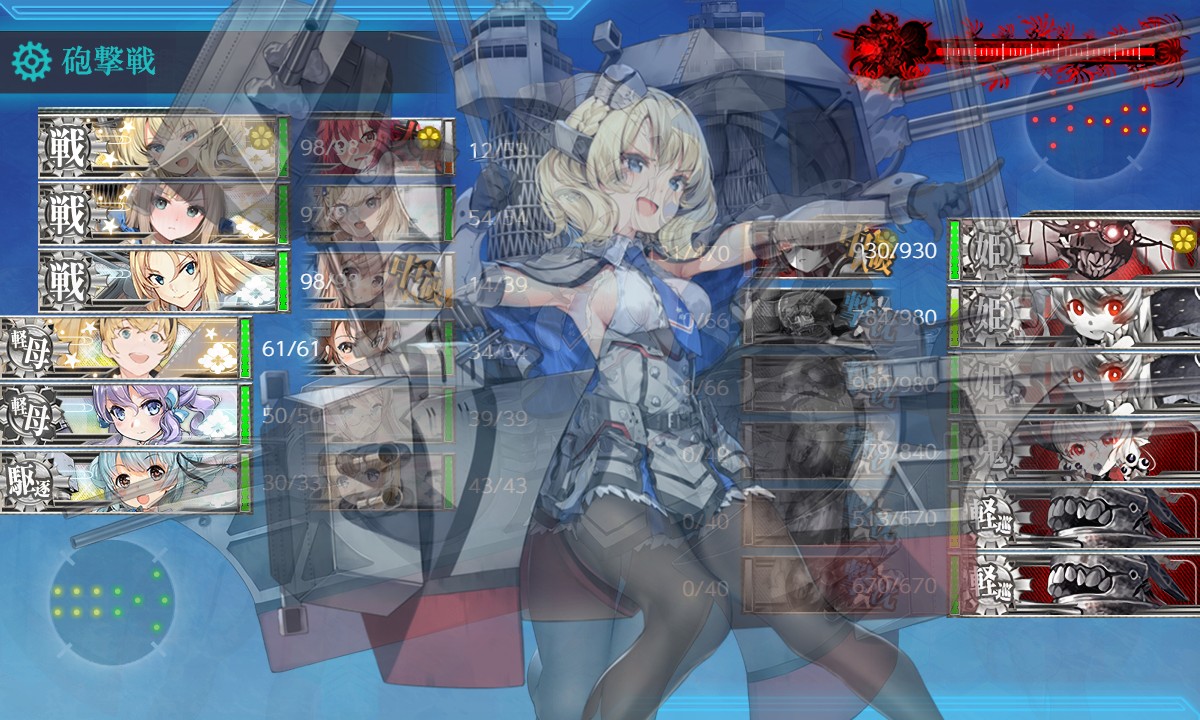Click the gear icon beside 砲撃戦
This screenshot has height=720, width=1200.
31,62
